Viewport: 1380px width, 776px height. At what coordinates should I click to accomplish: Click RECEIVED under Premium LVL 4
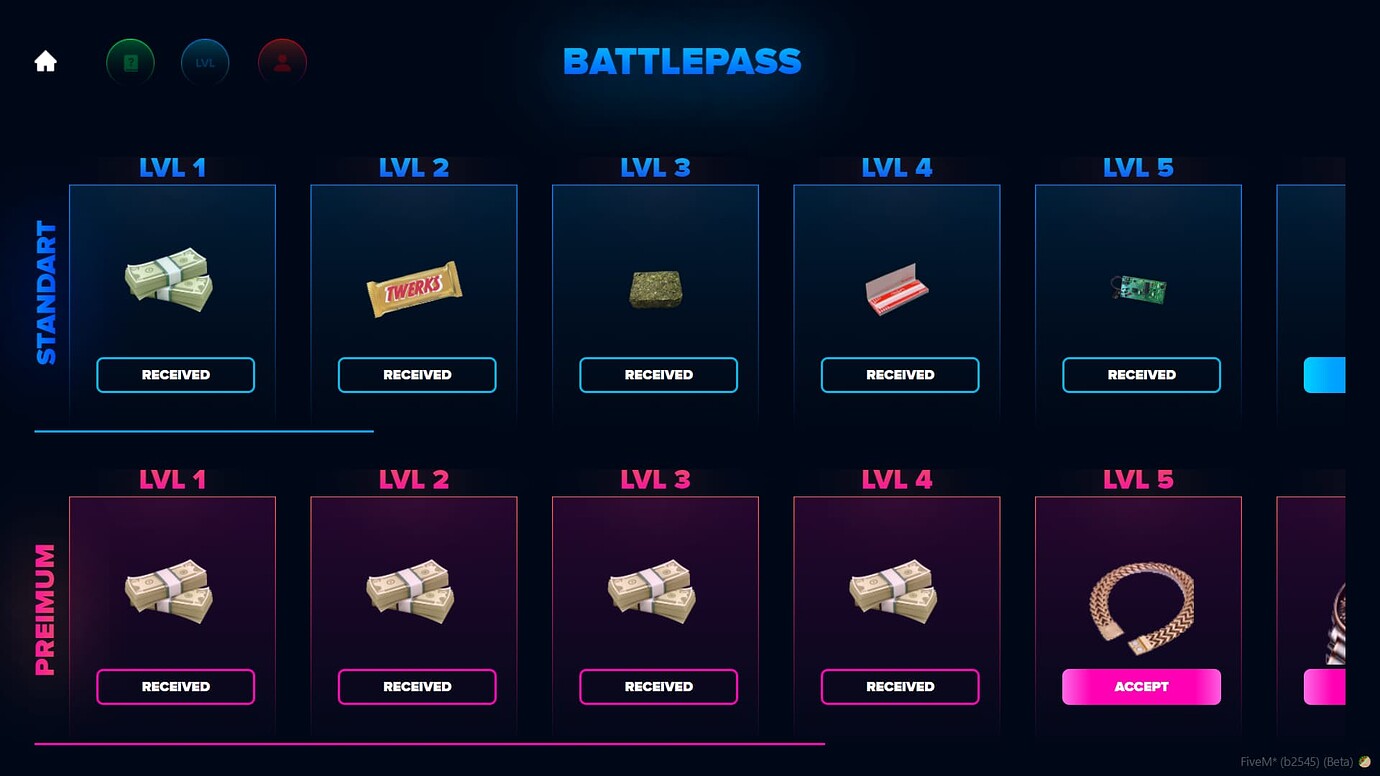coord(899,686)
